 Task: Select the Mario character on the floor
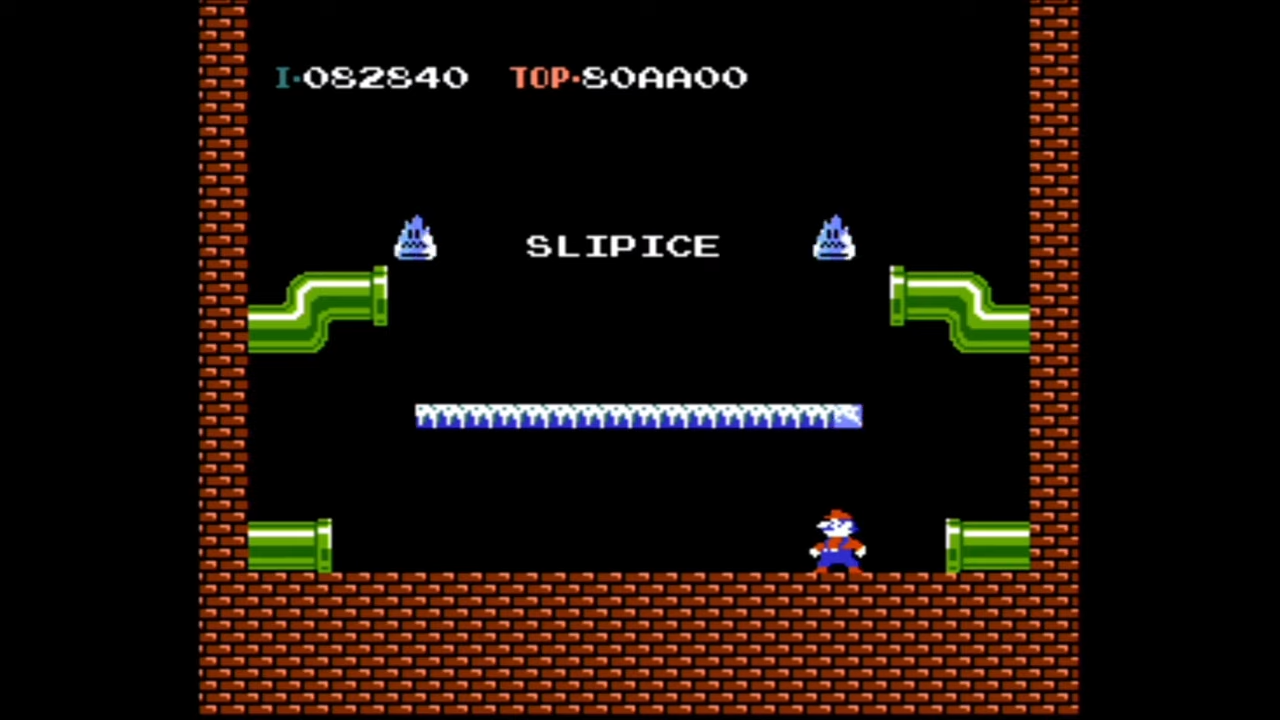coord(838,545)
